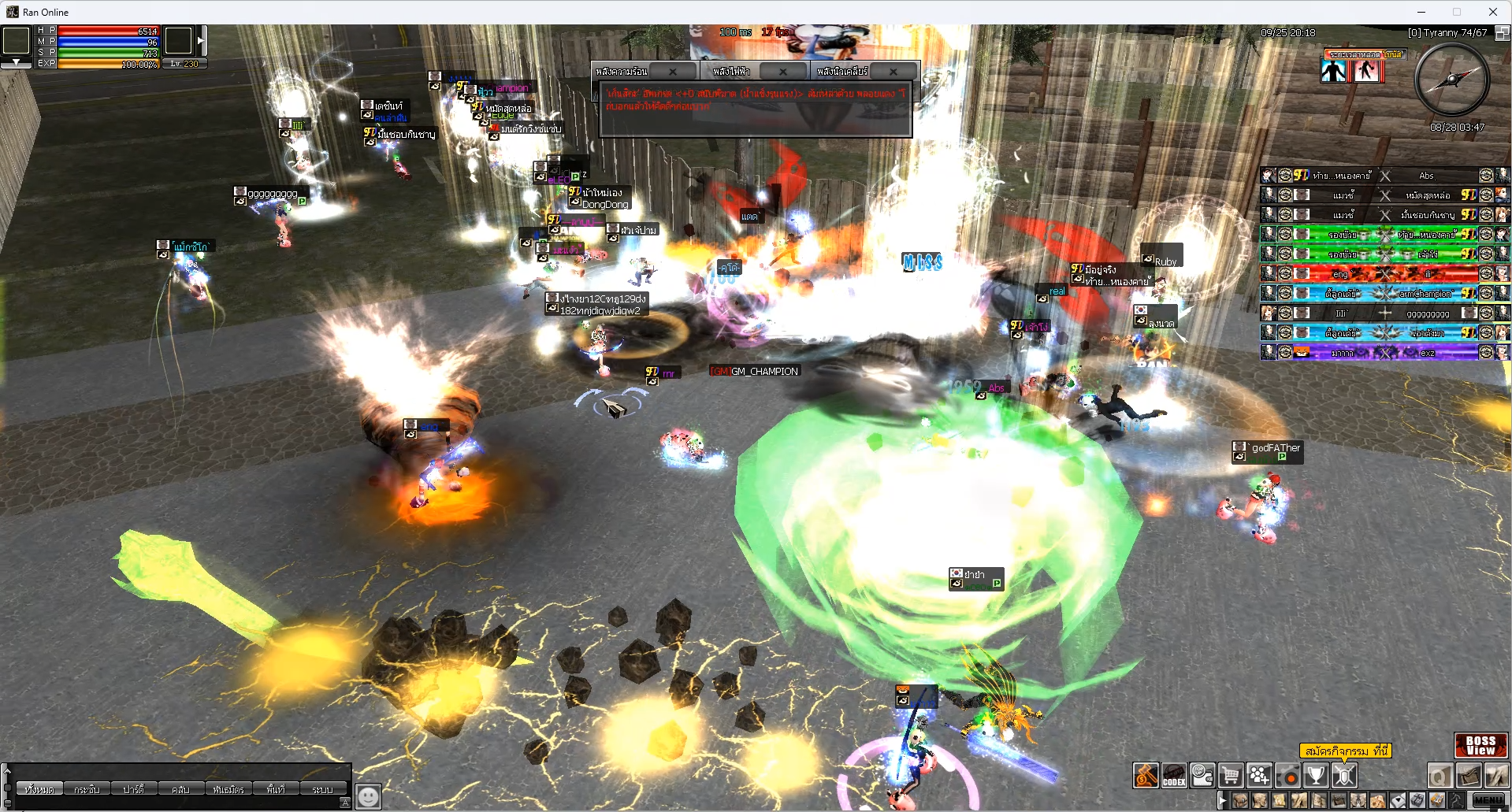Click the auction gavel icon
Viewport: 1512px width, 812px height.
click(1146, 776)
